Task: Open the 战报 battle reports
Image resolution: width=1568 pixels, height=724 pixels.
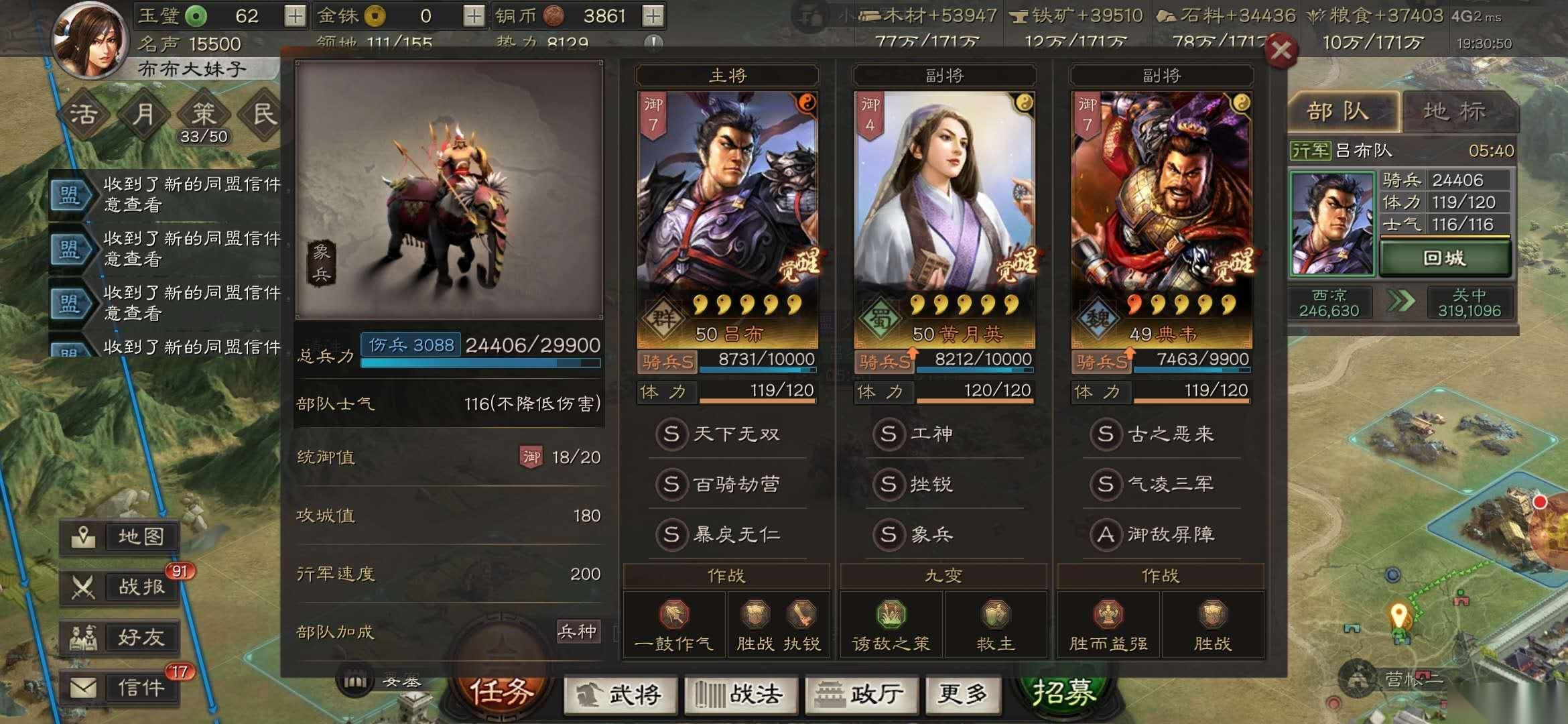Action: [x=121, y=587]
